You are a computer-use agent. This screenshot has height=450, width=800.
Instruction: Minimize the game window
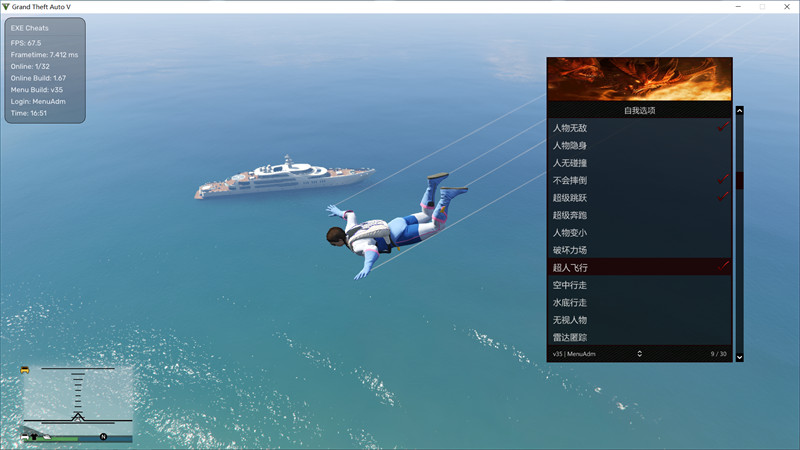[x=736, y=6]
